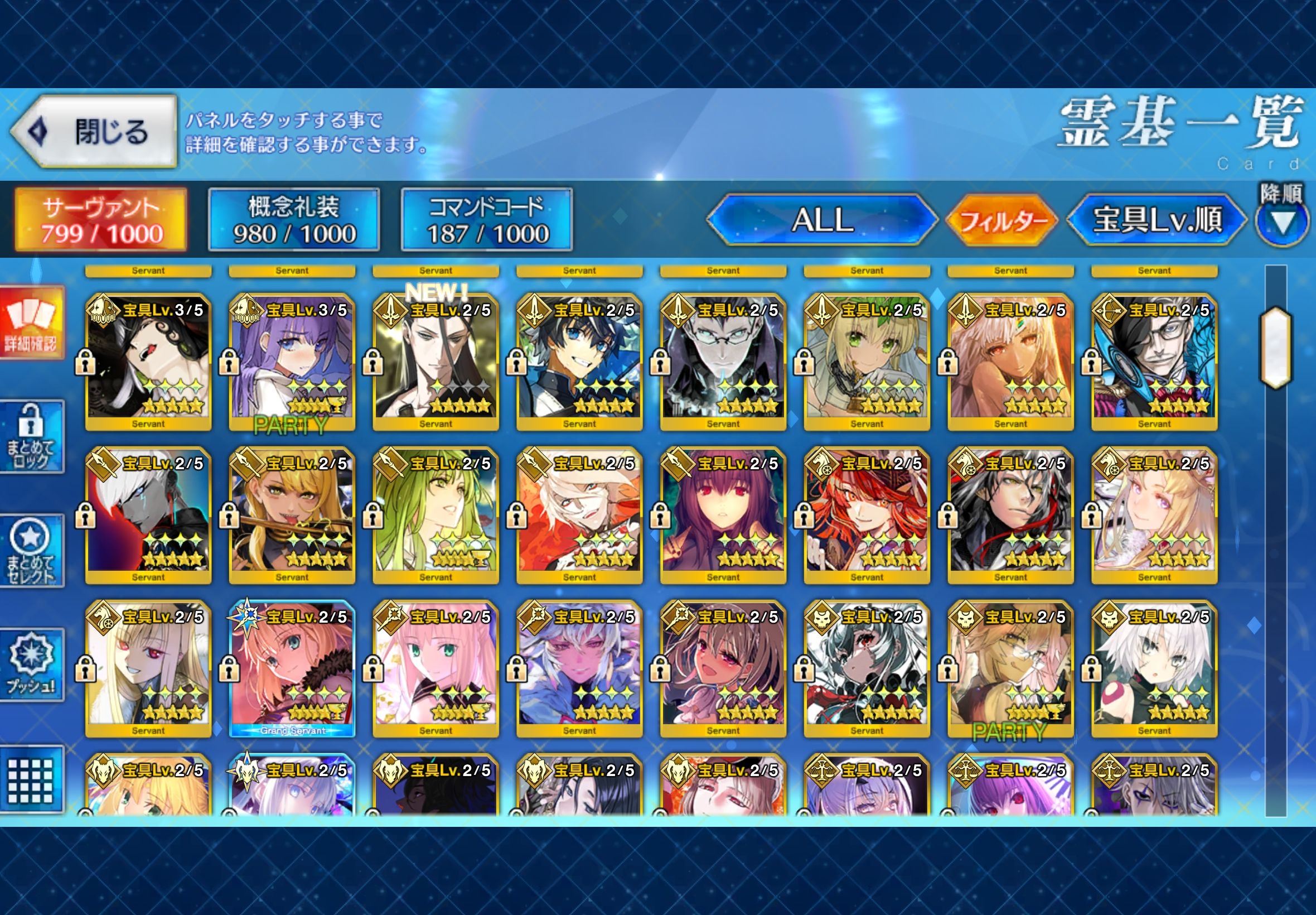Image resolution: width=1316 pixels, height=915 pixels.
Task: Activate まとめてロック bulk lock
Action: pyautogui.click(x=32, y=437)
